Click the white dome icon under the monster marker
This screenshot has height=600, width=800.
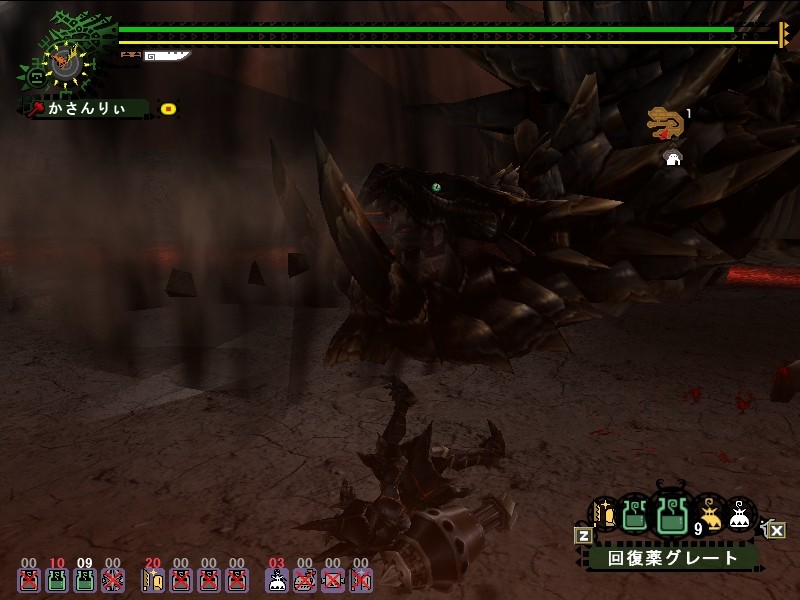[x=673, y=157]
